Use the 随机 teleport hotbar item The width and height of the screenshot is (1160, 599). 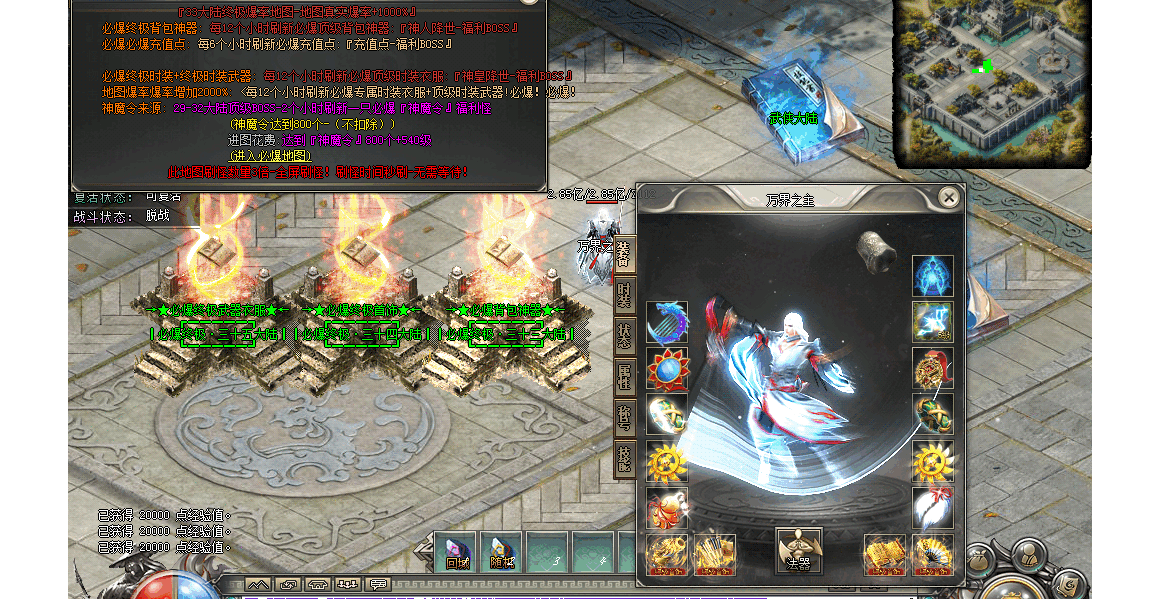click(x=501, y=552)
